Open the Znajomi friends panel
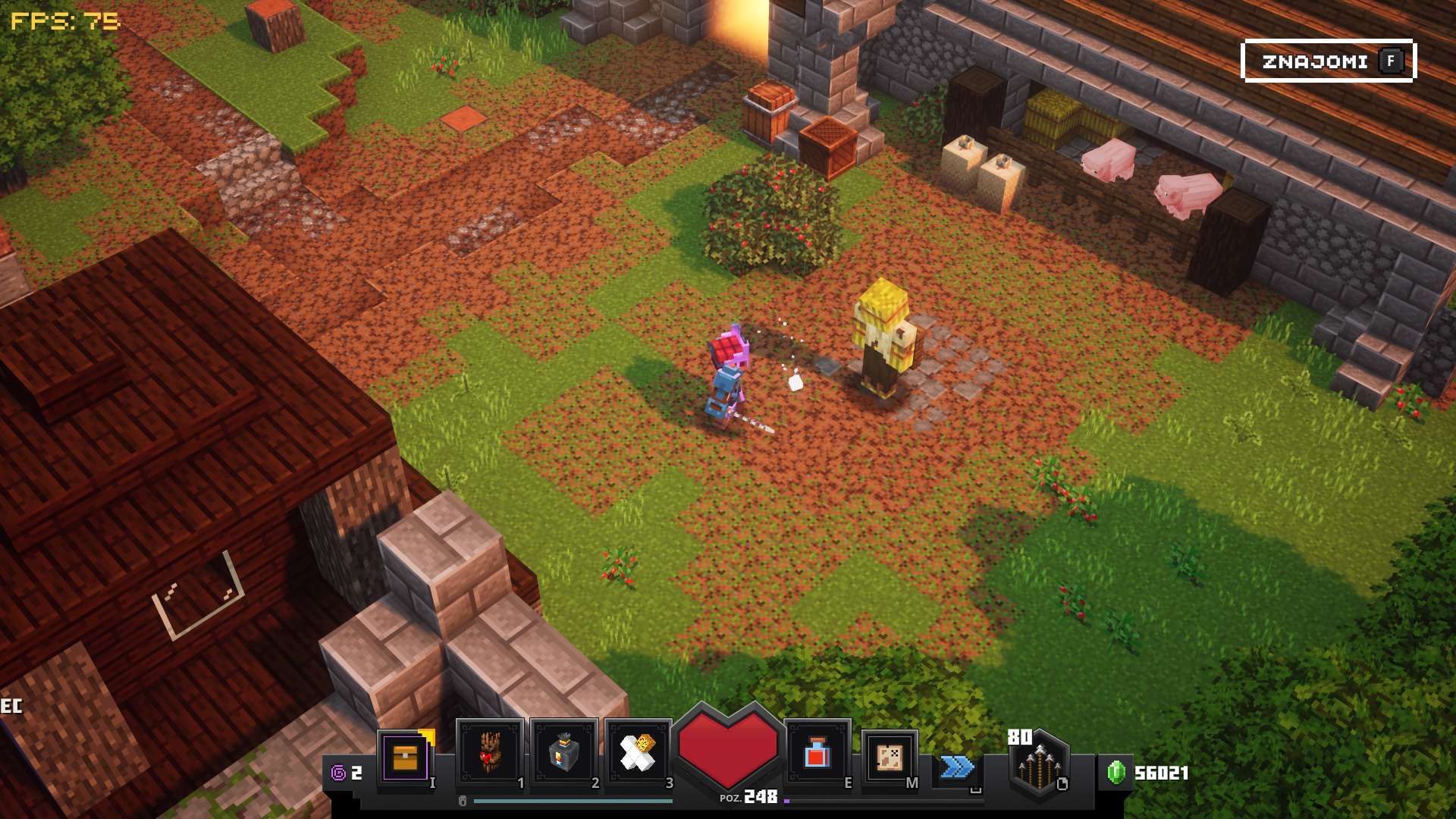The height and width of the screenshot is (819, 1456). [1329, 61]
